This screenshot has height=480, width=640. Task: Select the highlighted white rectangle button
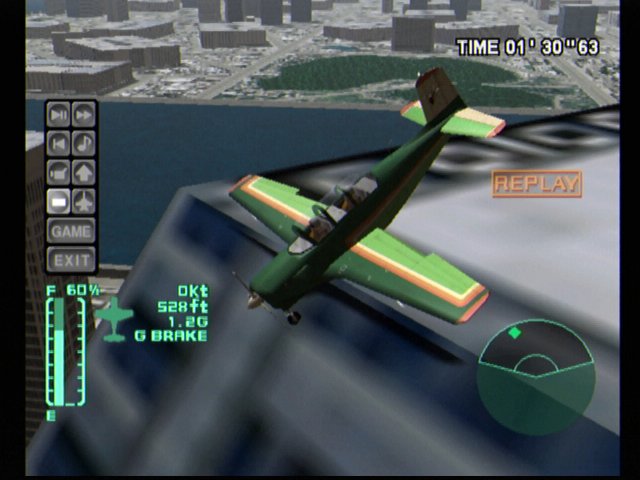click(59, 200)
